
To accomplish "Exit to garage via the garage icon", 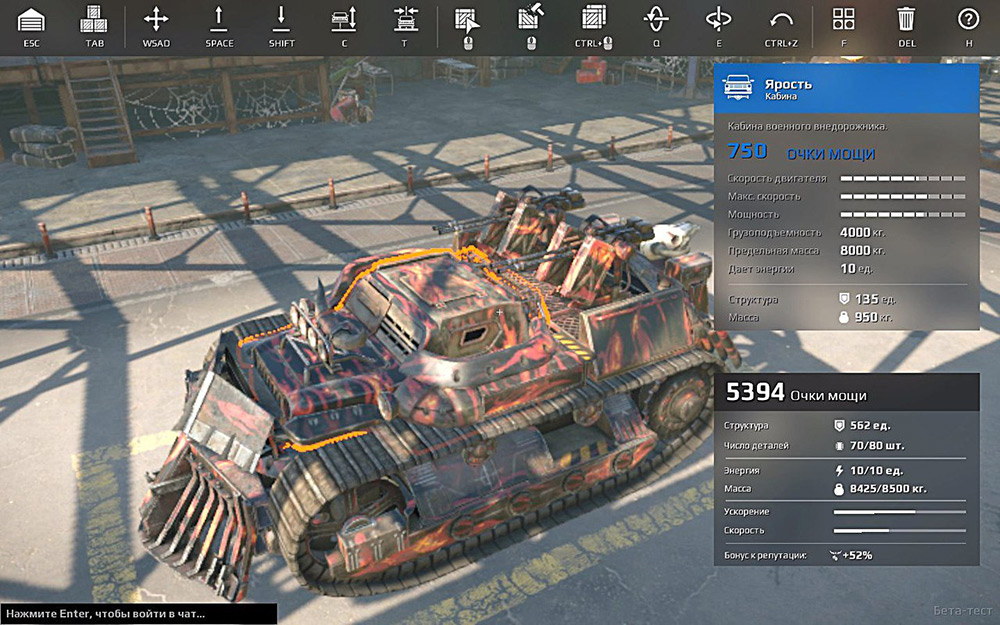I will coord(32,19).
